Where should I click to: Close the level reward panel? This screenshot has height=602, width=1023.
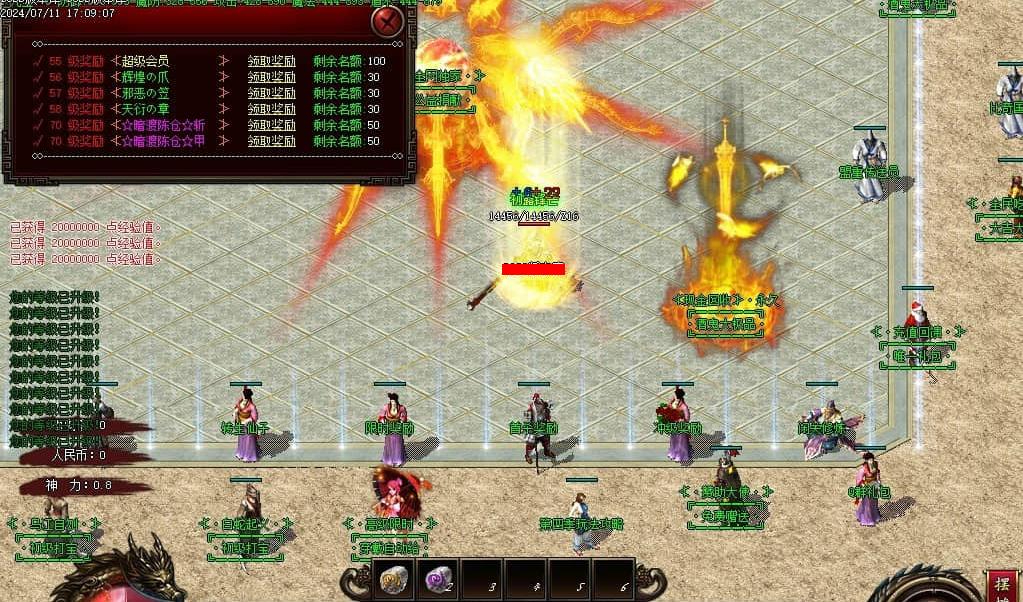[x=387, y=21]
